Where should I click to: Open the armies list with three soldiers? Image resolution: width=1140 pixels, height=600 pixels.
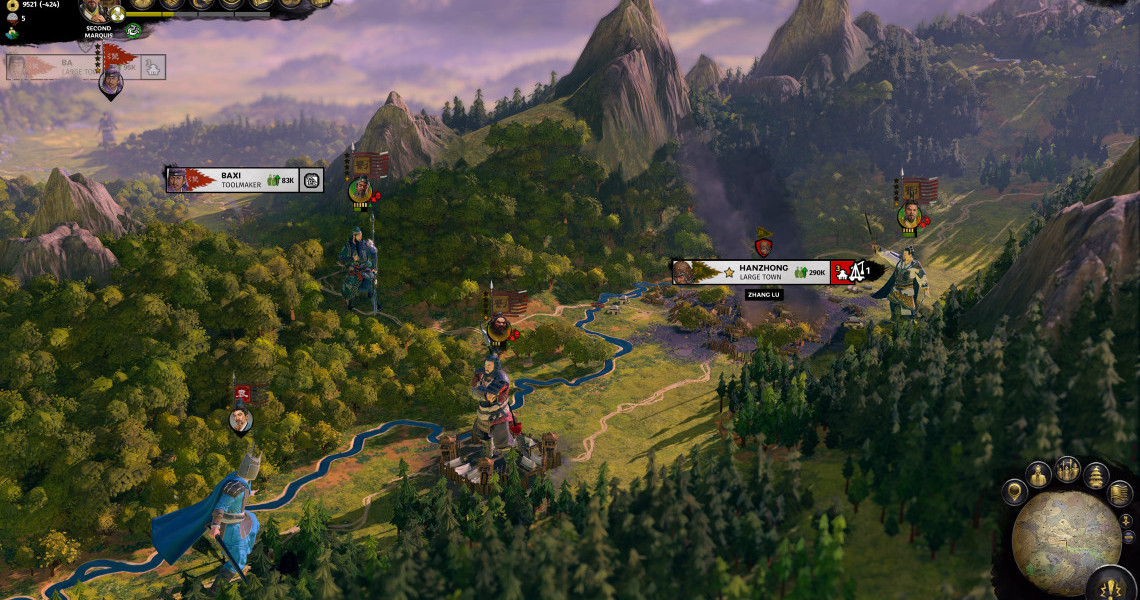coord(1068,468)
